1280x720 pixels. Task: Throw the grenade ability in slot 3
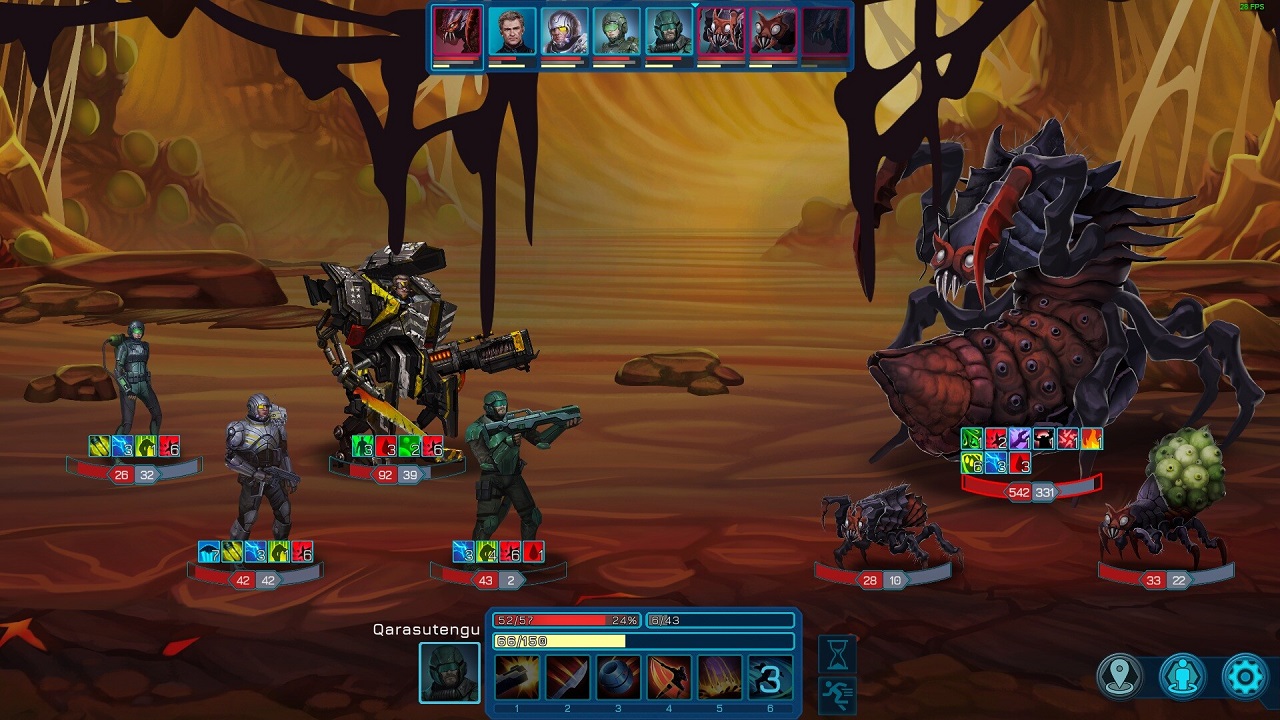click(x=618, y=678)
